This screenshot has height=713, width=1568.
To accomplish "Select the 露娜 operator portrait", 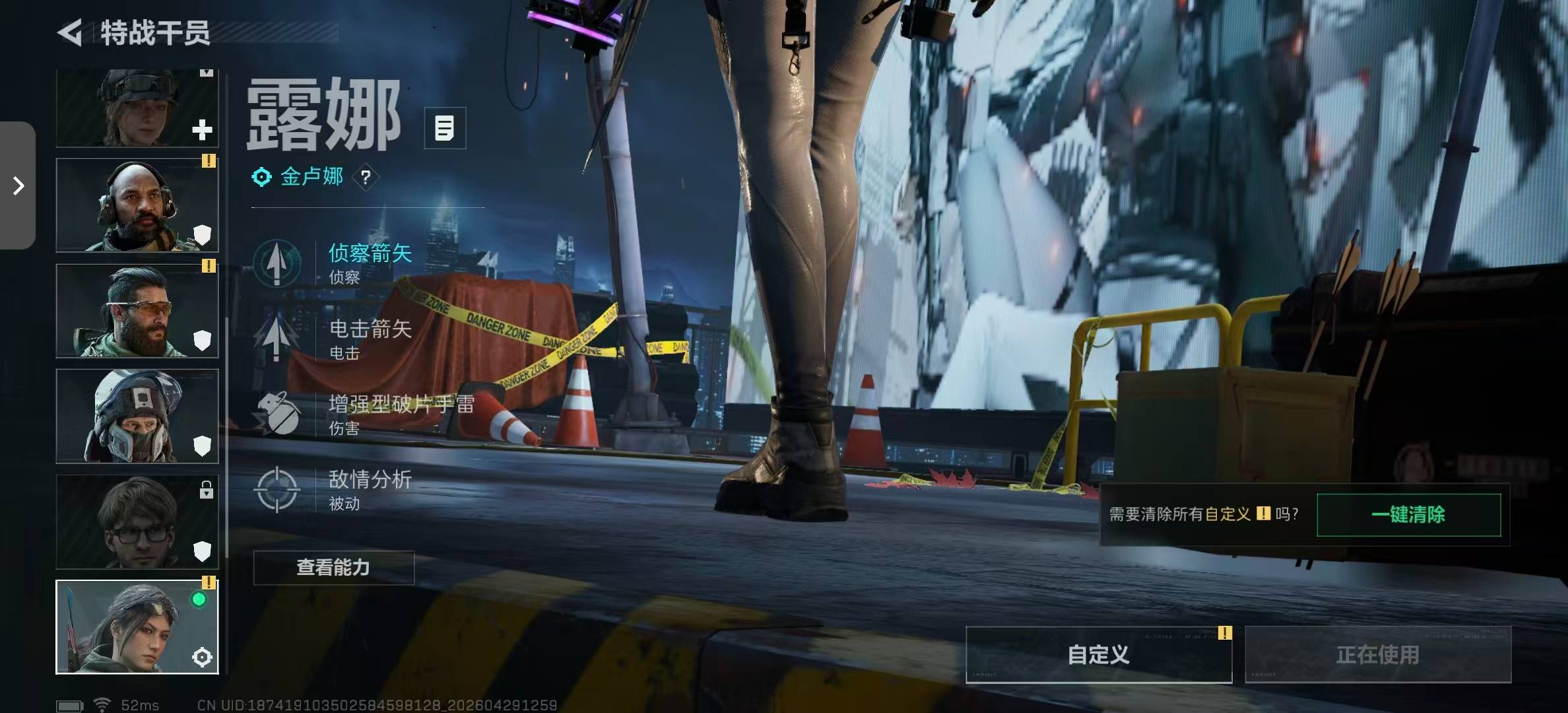I will coord(137,627).
